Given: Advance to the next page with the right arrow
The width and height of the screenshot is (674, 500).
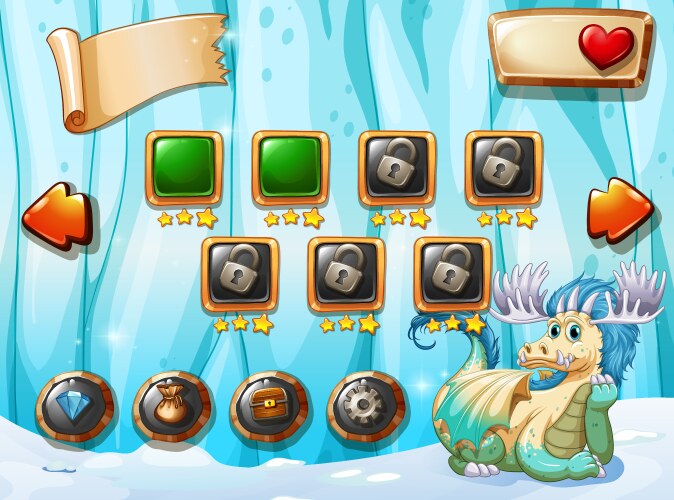Looking at the screenshot, I should point(619,209).
